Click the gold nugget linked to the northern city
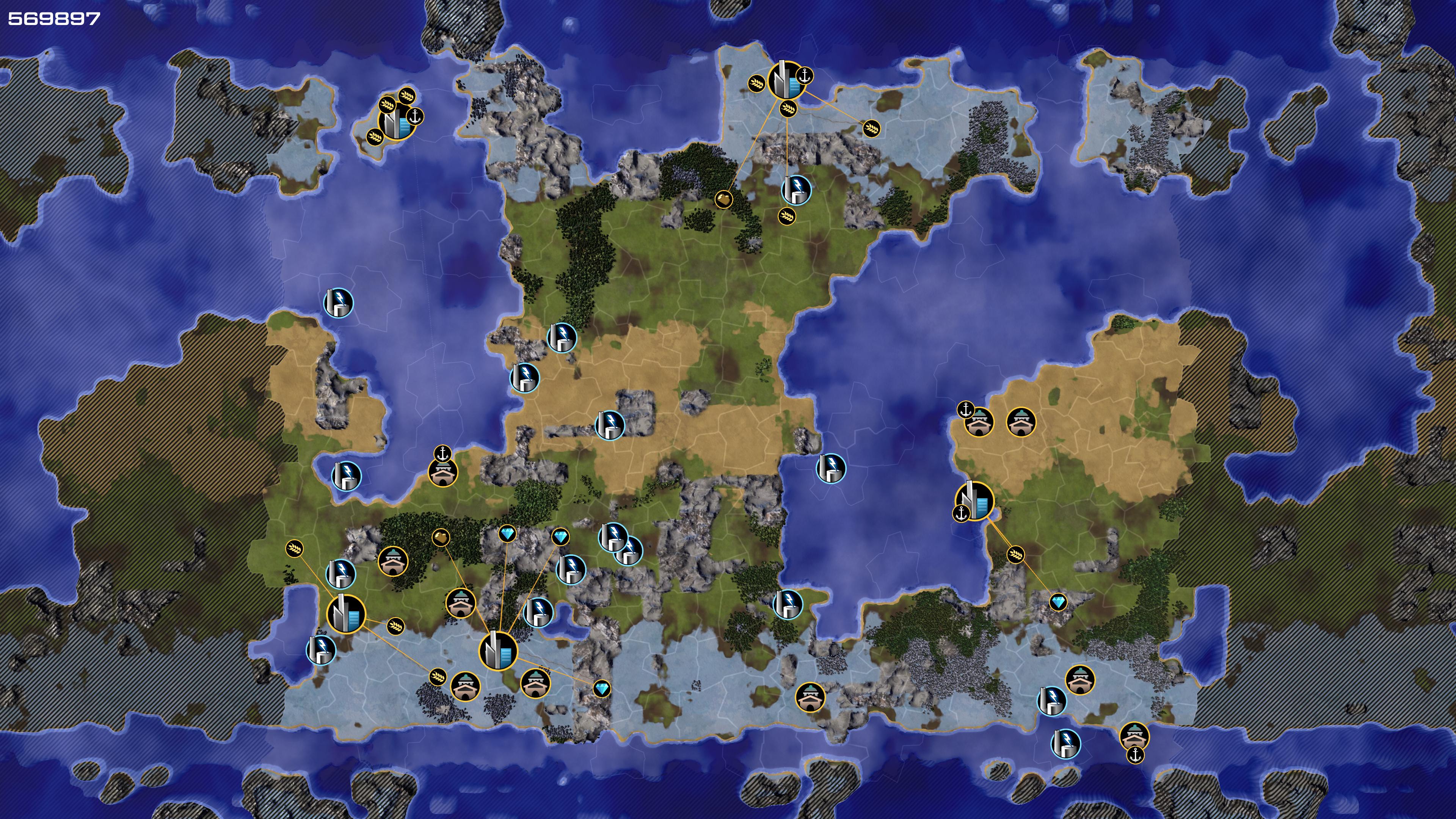The width and height of the screenshot is (1456, 819). tap(723, 199)
